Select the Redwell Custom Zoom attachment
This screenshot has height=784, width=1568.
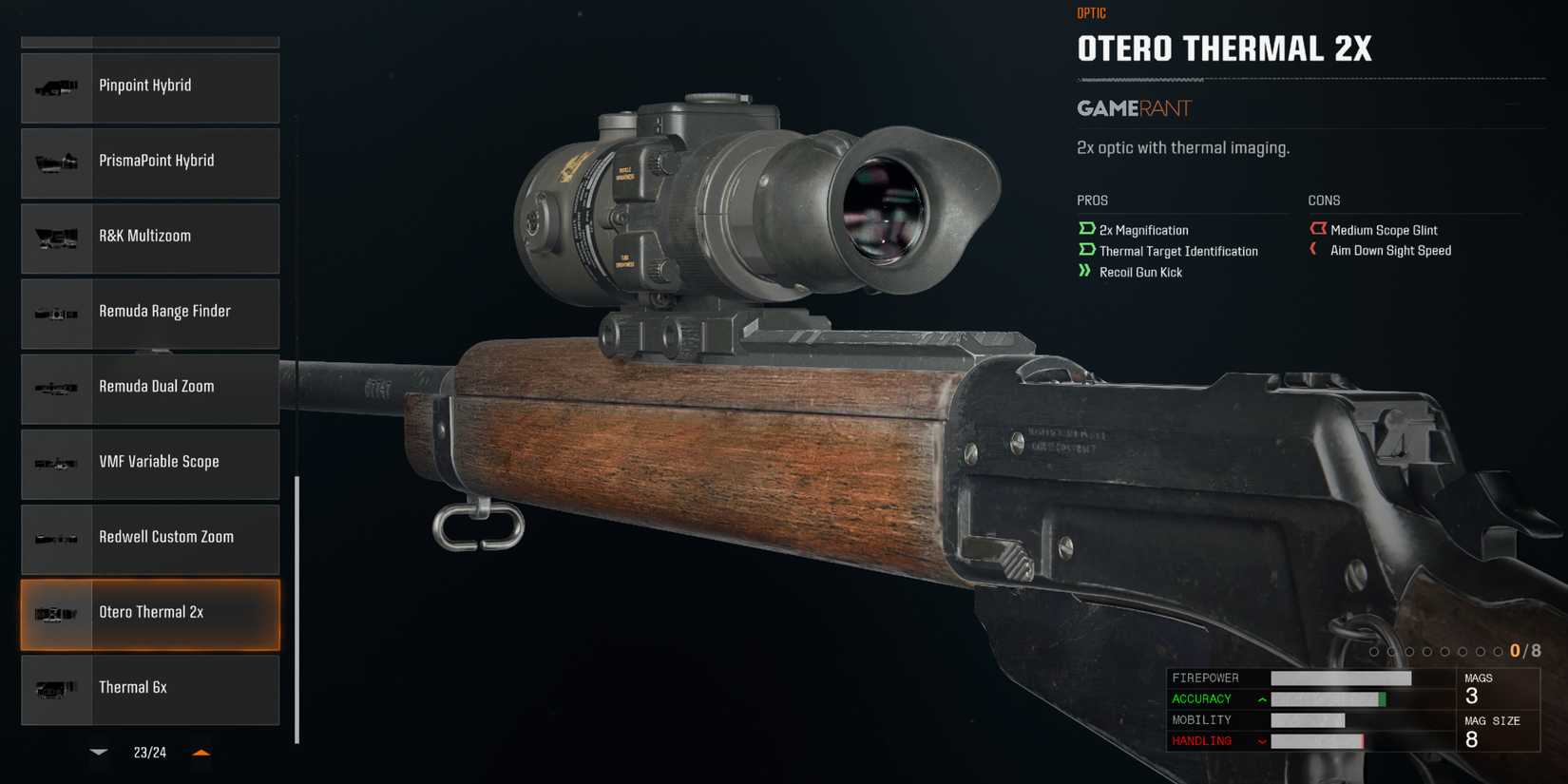[149, 539]
